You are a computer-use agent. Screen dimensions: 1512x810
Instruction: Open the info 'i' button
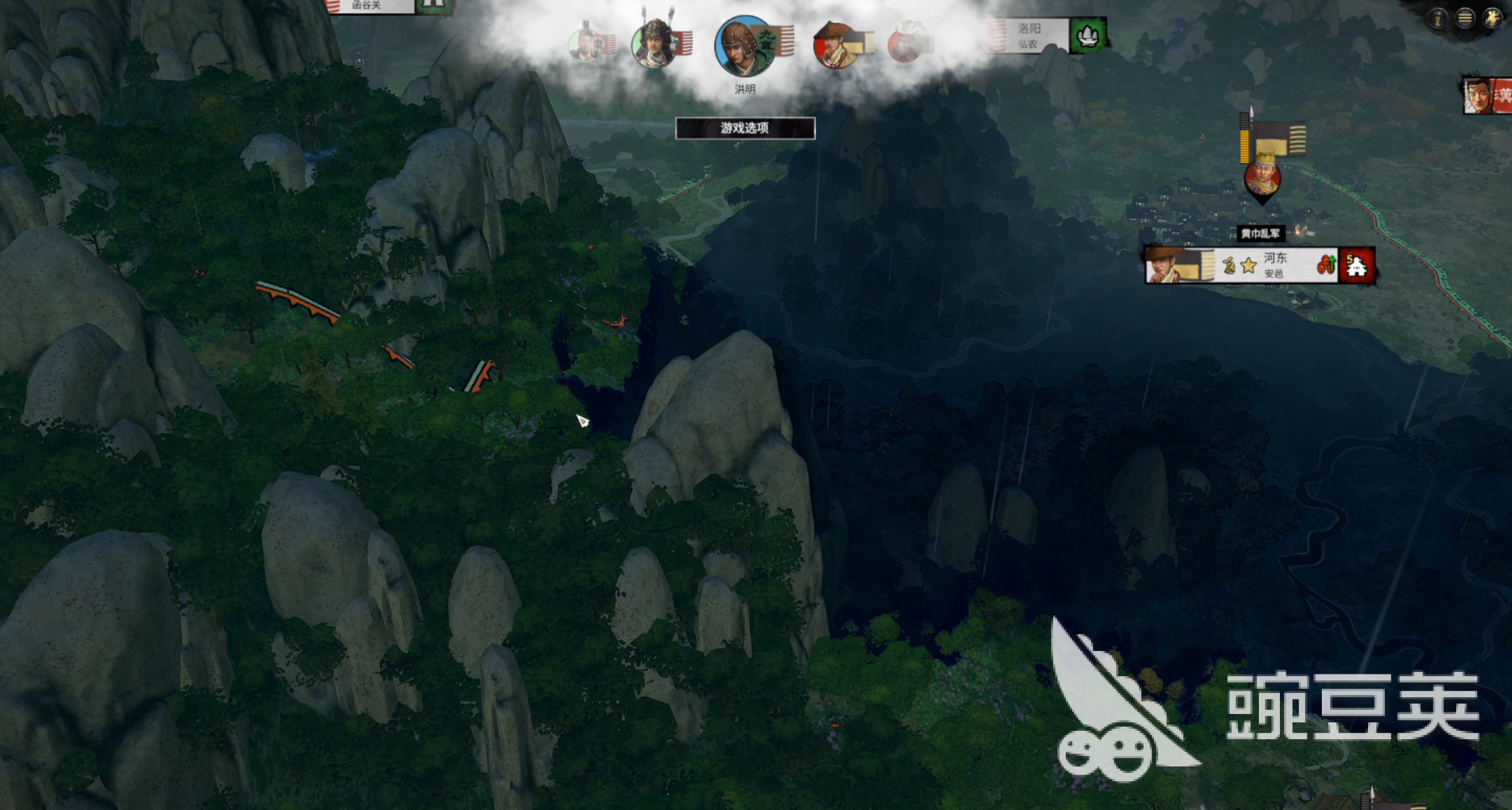tap(1438, 18)
